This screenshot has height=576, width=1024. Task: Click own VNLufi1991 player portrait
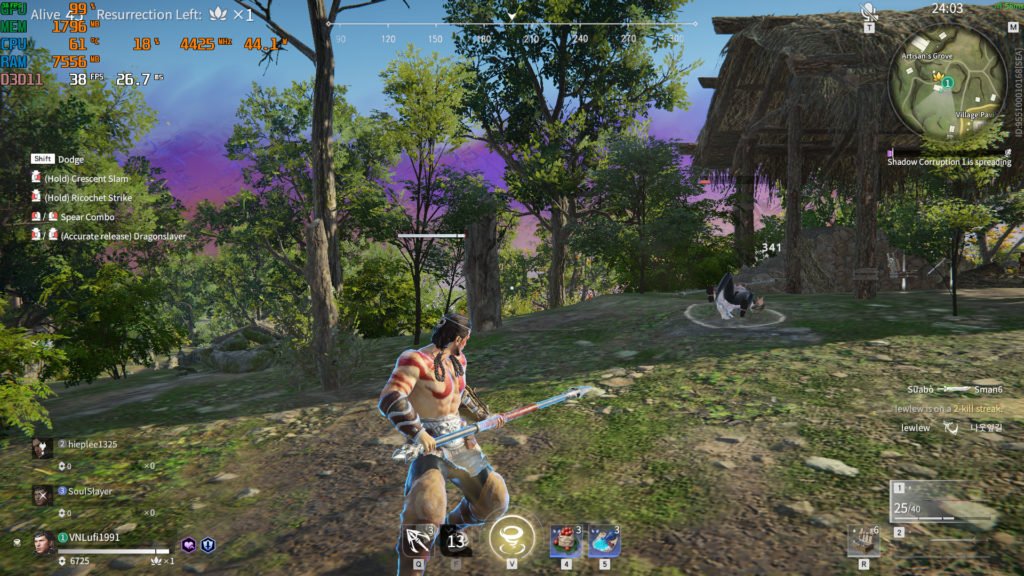(43, 543)
